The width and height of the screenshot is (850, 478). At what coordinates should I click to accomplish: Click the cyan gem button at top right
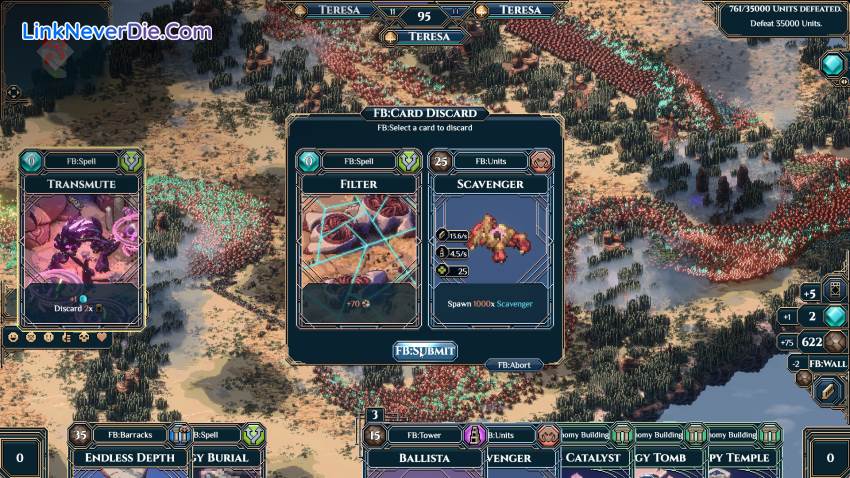(831, 65)
